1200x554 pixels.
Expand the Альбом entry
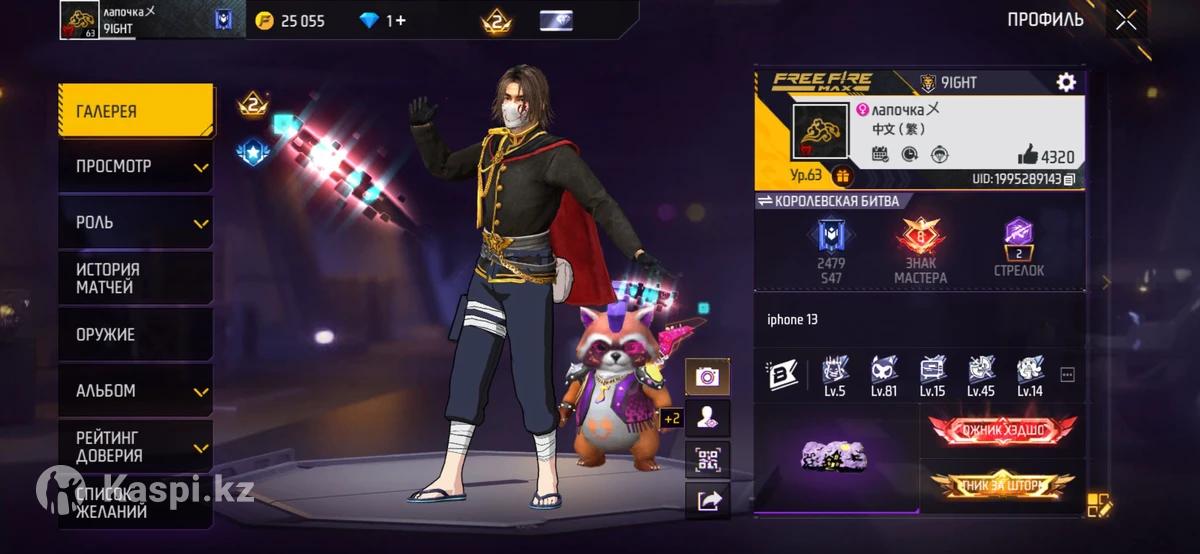pyautogui.click(x=135, y=391)
